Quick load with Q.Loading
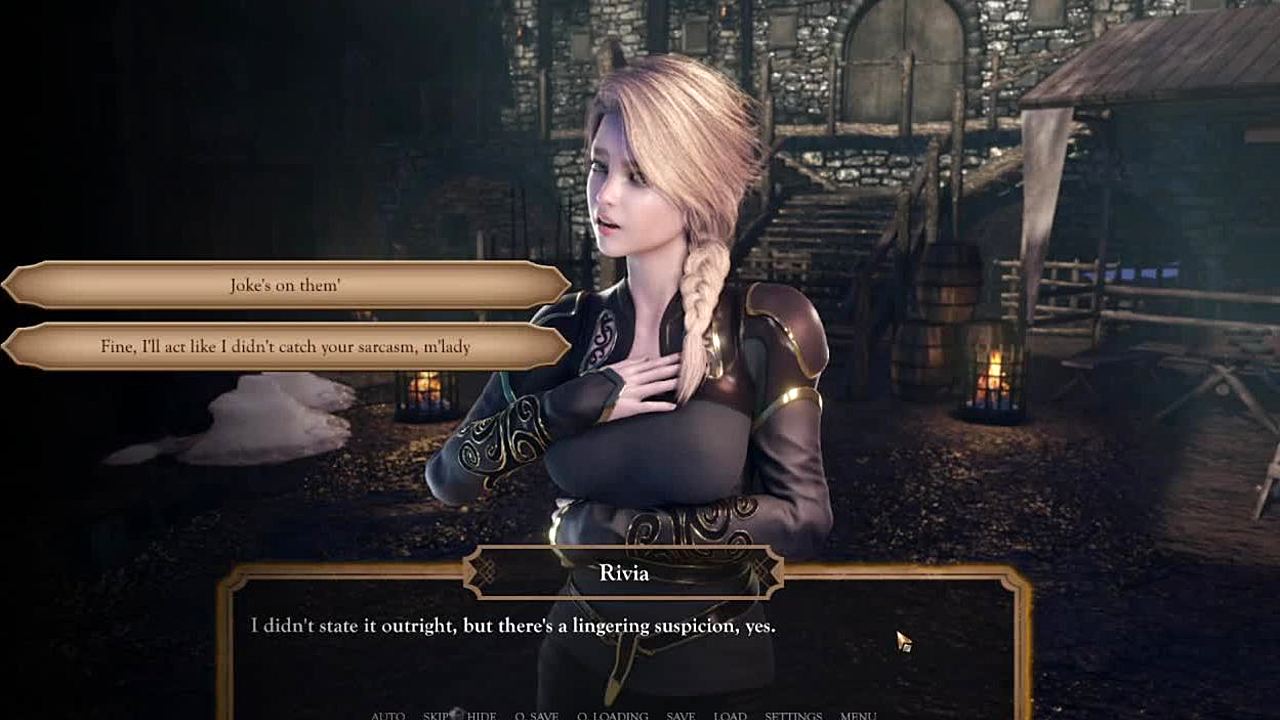The height and width of the screenshot is (720, 1280). point(612,715)
